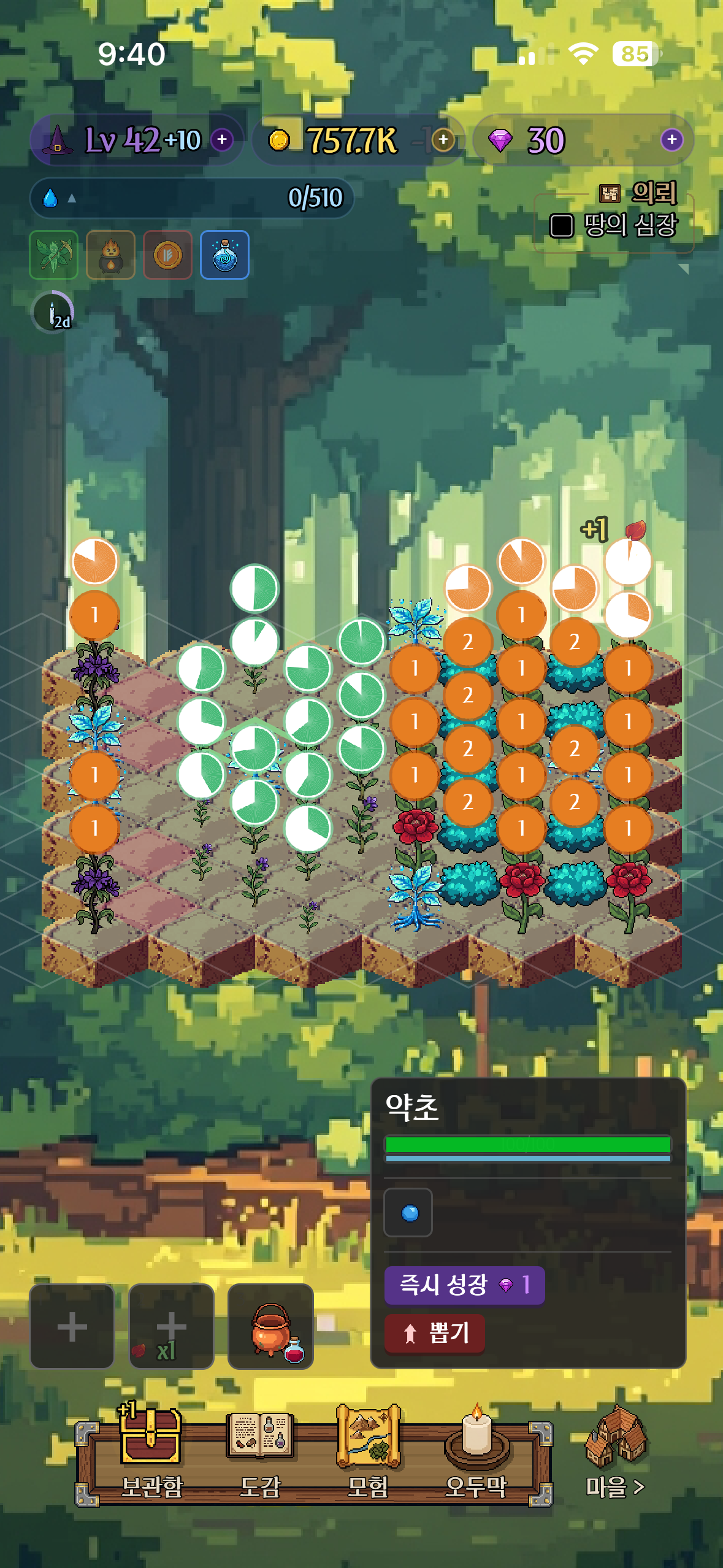Select the green herb sickle buff icon
This screenshot has width=723, height=1568.
pos(54,255)
